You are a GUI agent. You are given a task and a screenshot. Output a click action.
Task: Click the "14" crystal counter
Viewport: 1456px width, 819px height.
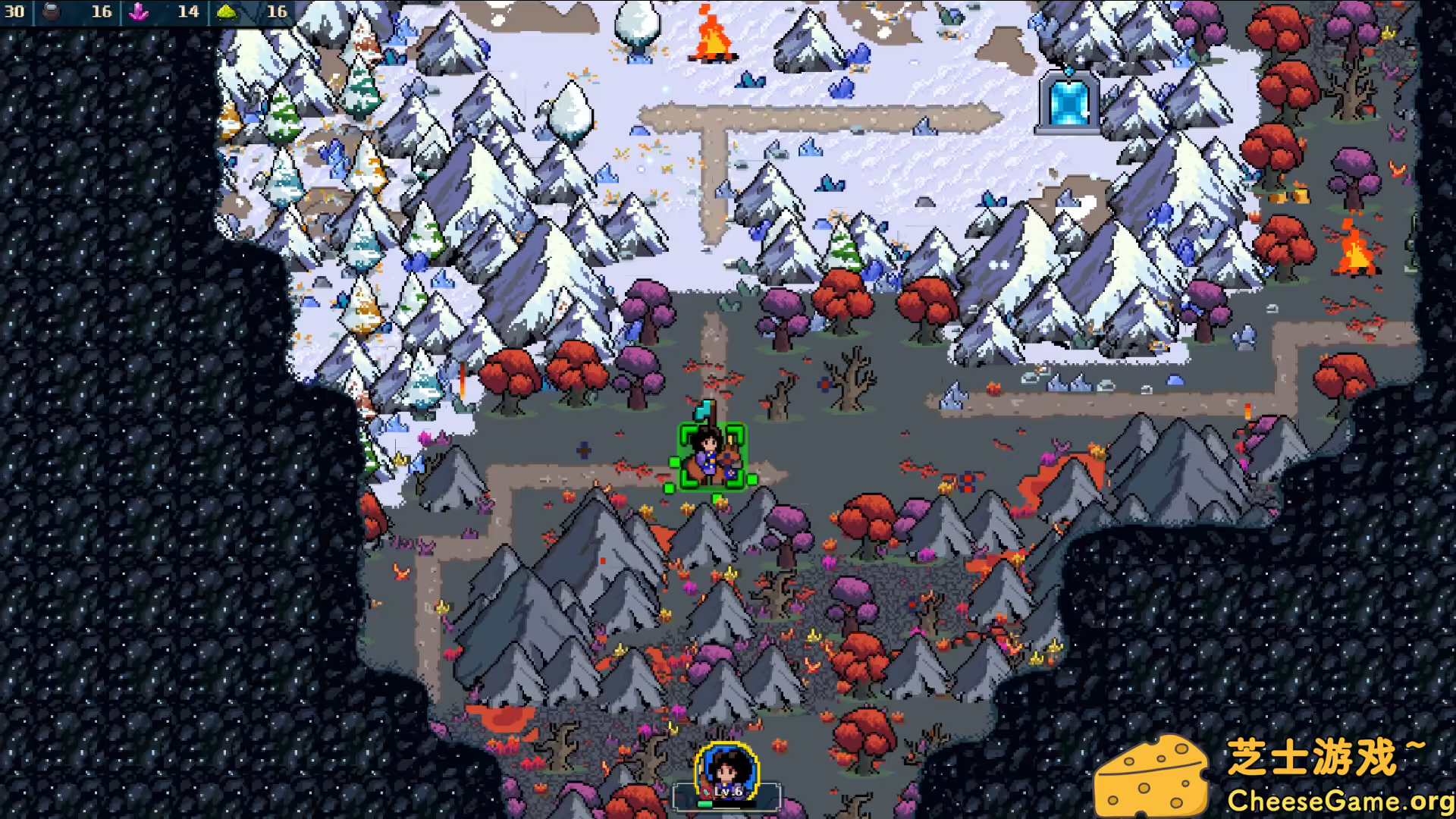point(187,11)
